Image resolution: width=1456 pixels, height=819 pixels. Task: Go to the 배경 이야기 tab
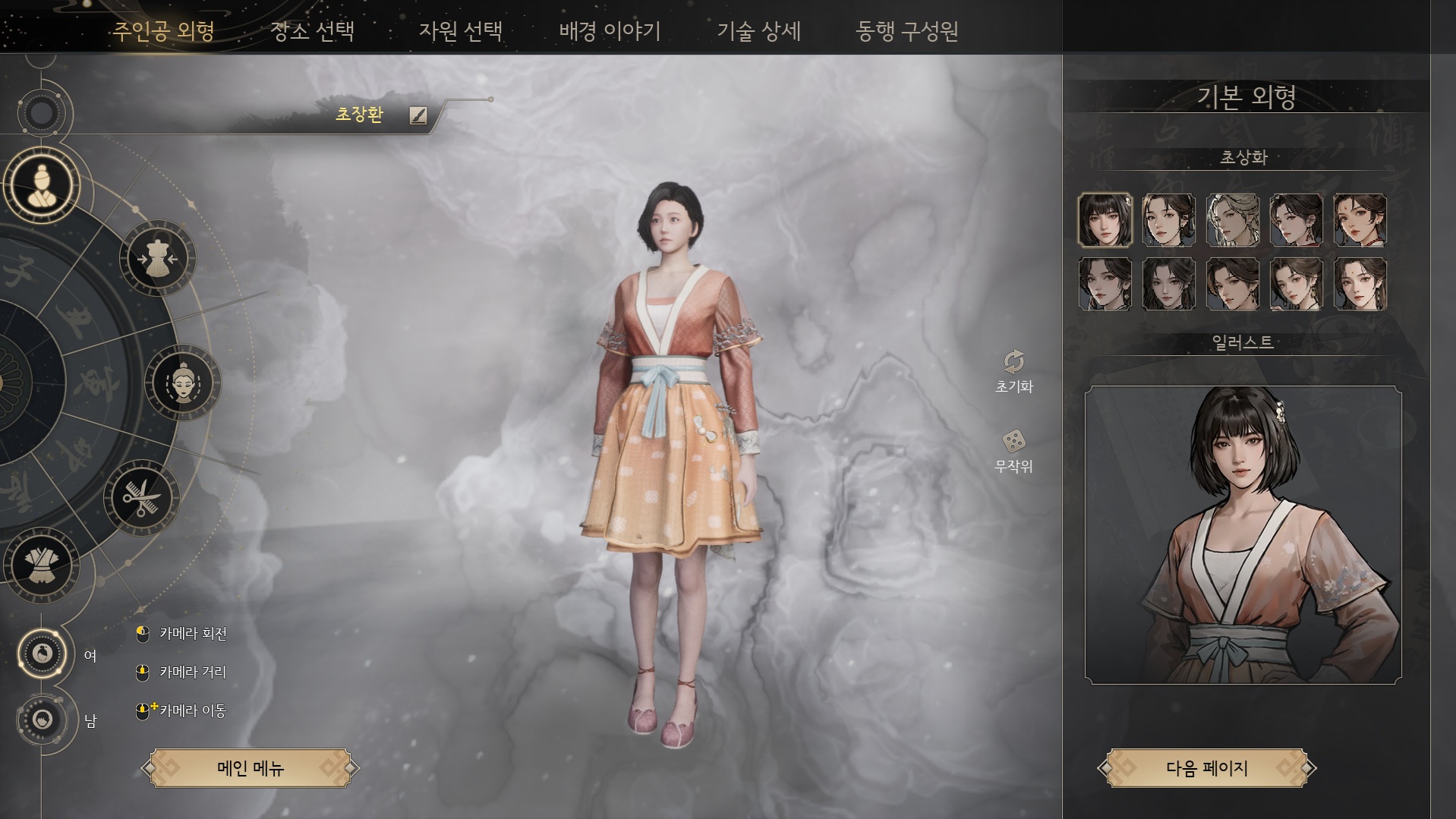pyautogui.click(x=610, y=31)
